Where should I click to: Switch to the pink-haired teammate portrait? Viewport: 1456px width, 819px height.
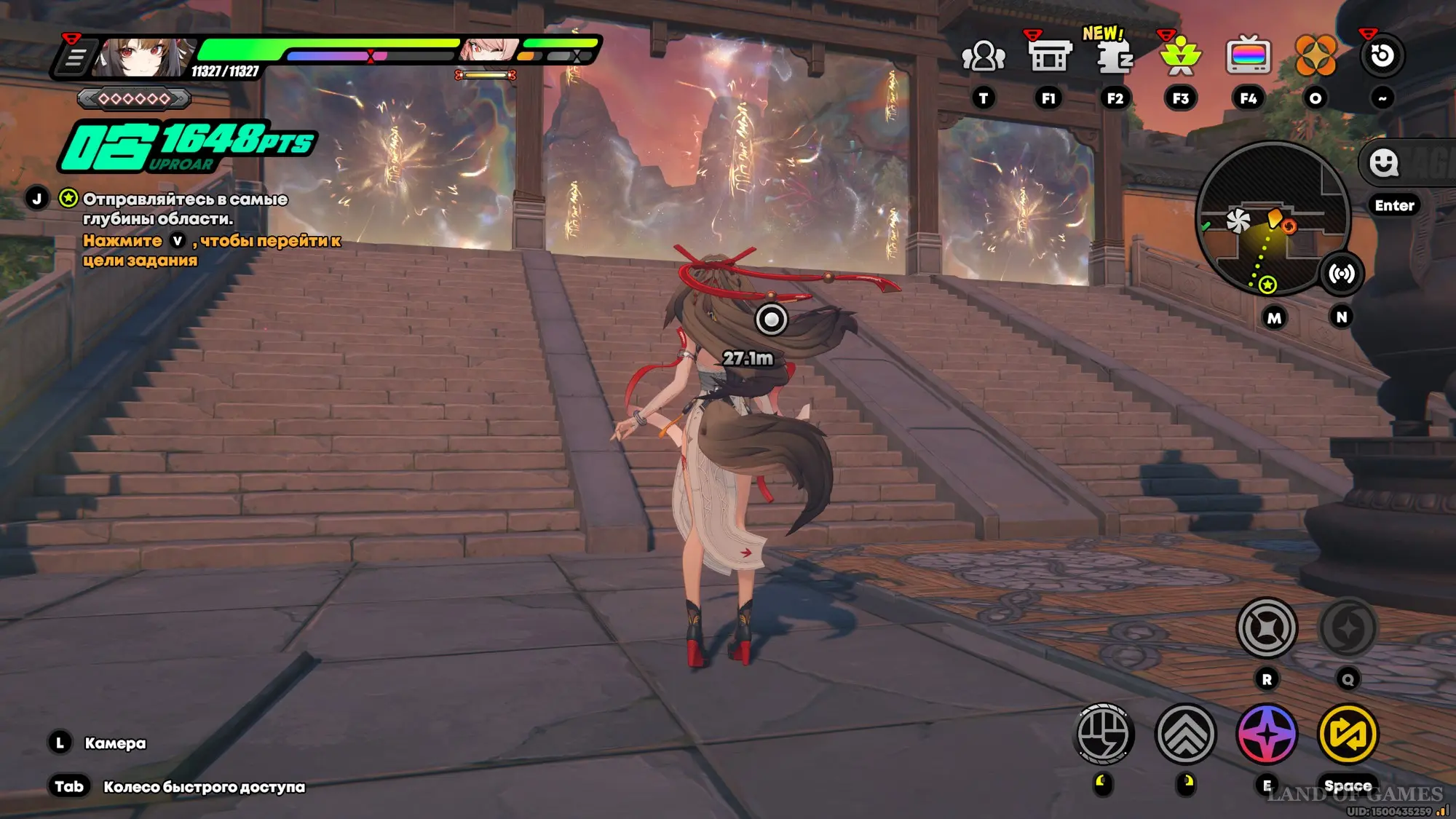488,50
